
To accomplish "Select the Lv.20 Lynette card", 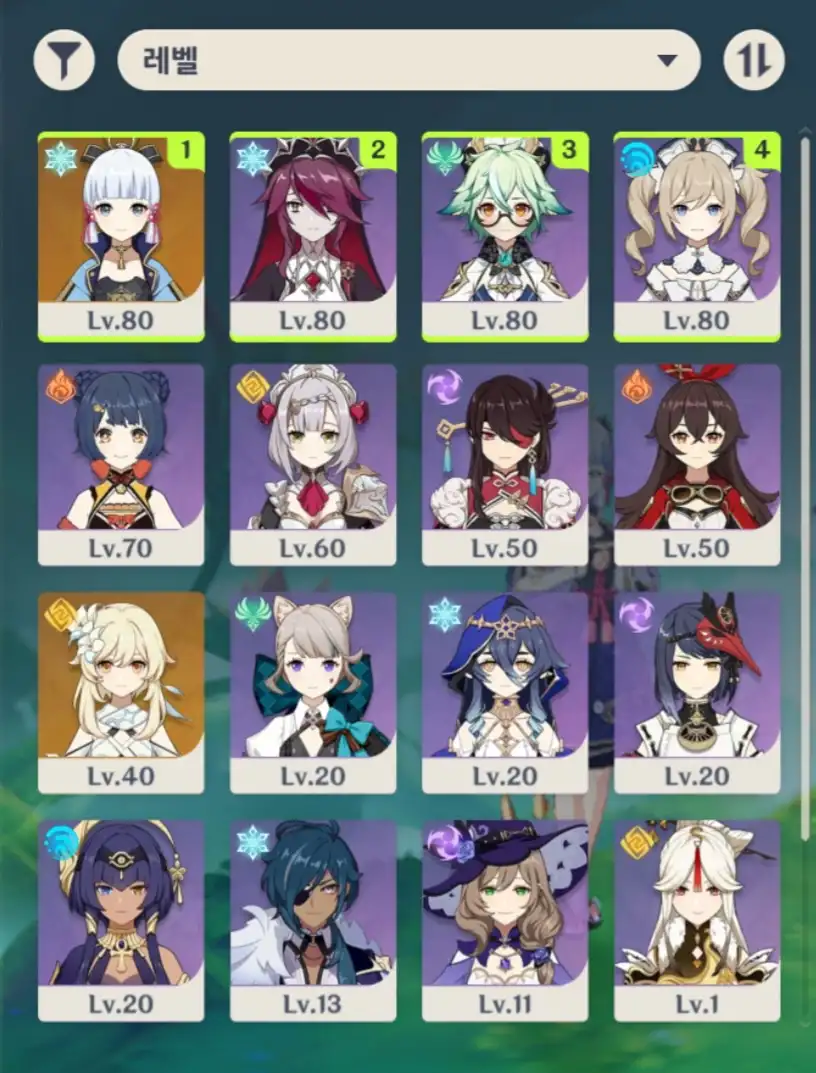I will pyautogui.click(x=313, y=691).
